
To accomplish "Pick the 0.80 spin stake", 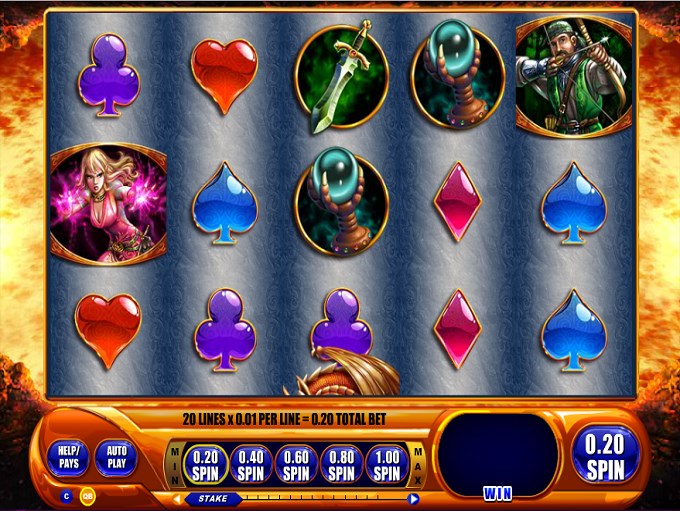I will pos(341,464).
